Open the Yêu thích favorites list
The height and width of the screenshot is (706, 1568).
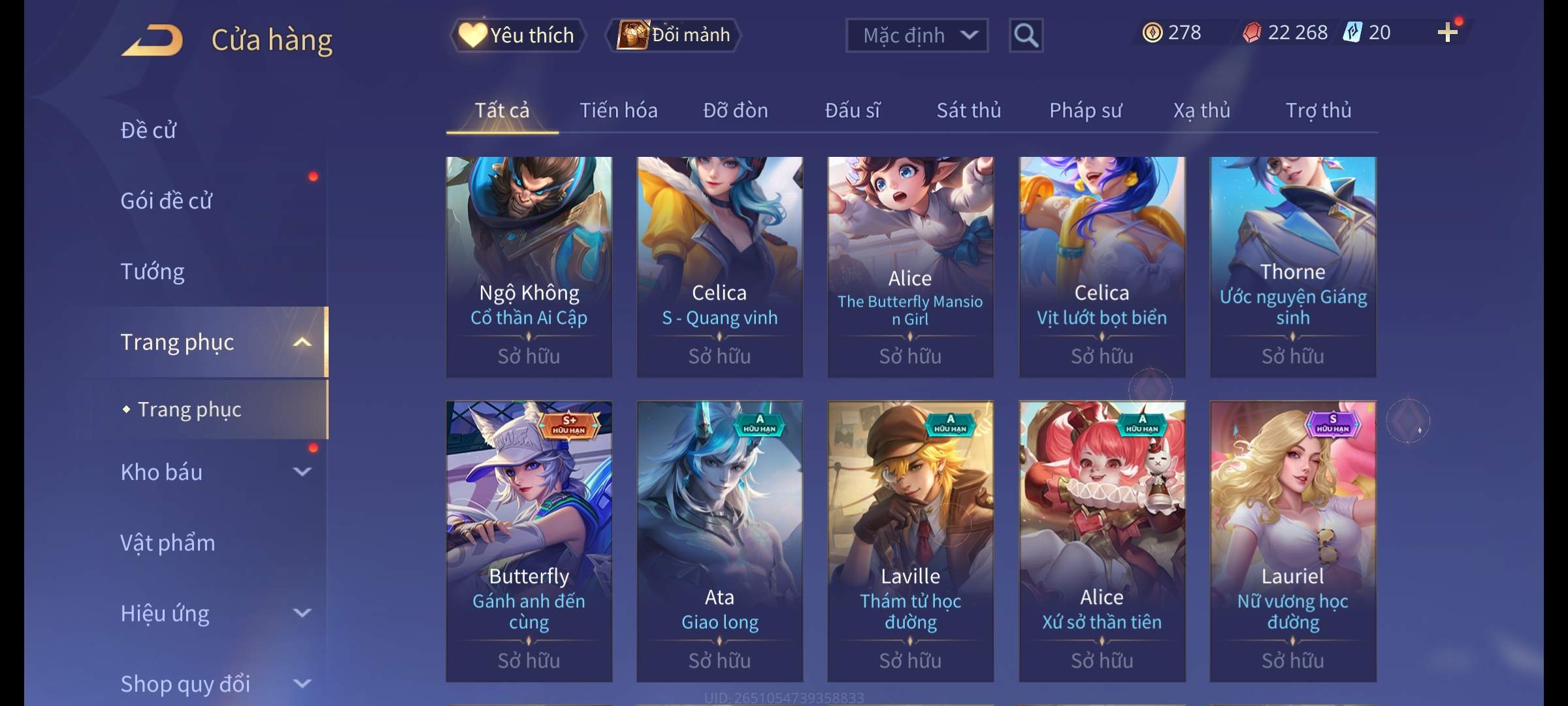(x=517, y=35)
